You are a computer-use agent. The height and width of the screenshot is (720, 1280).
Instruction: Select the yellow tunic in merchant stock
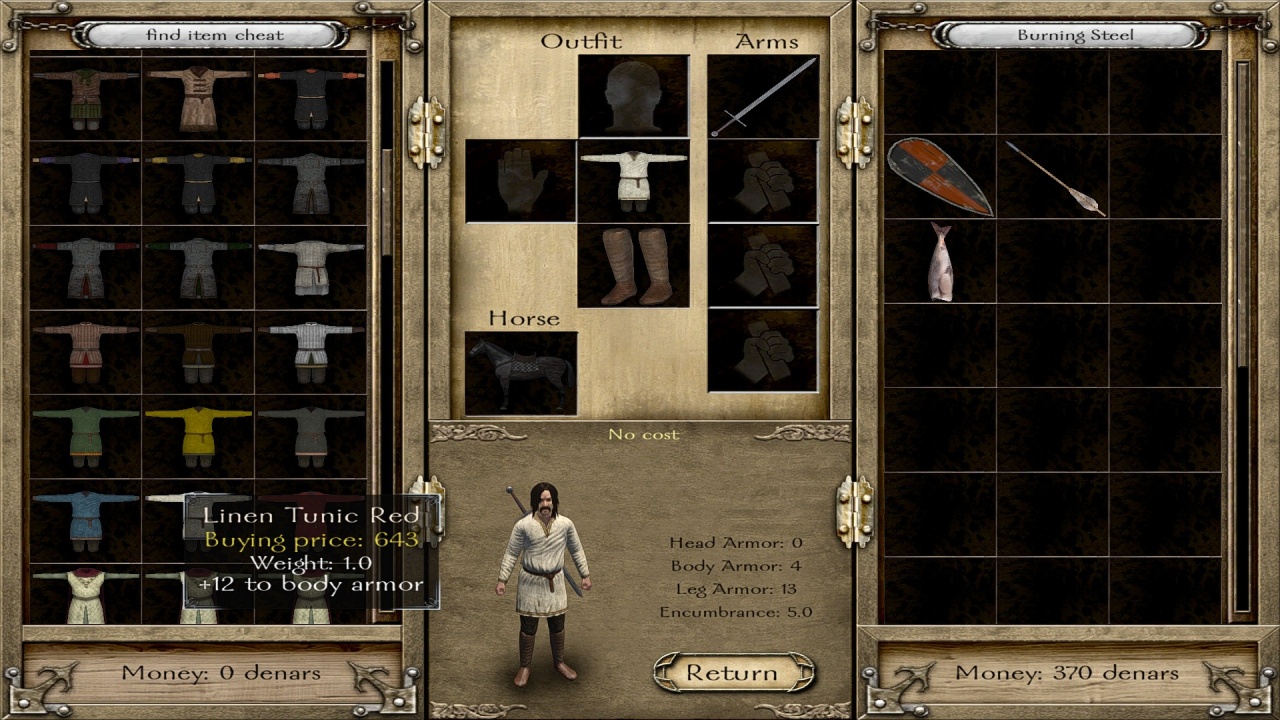(x=198, y=436)
